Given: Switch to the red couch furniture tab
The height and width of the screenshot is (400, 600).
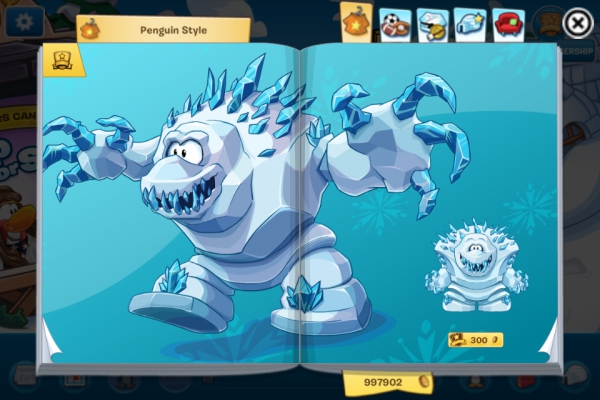Looking at the screenshot, I should point(508,24).
